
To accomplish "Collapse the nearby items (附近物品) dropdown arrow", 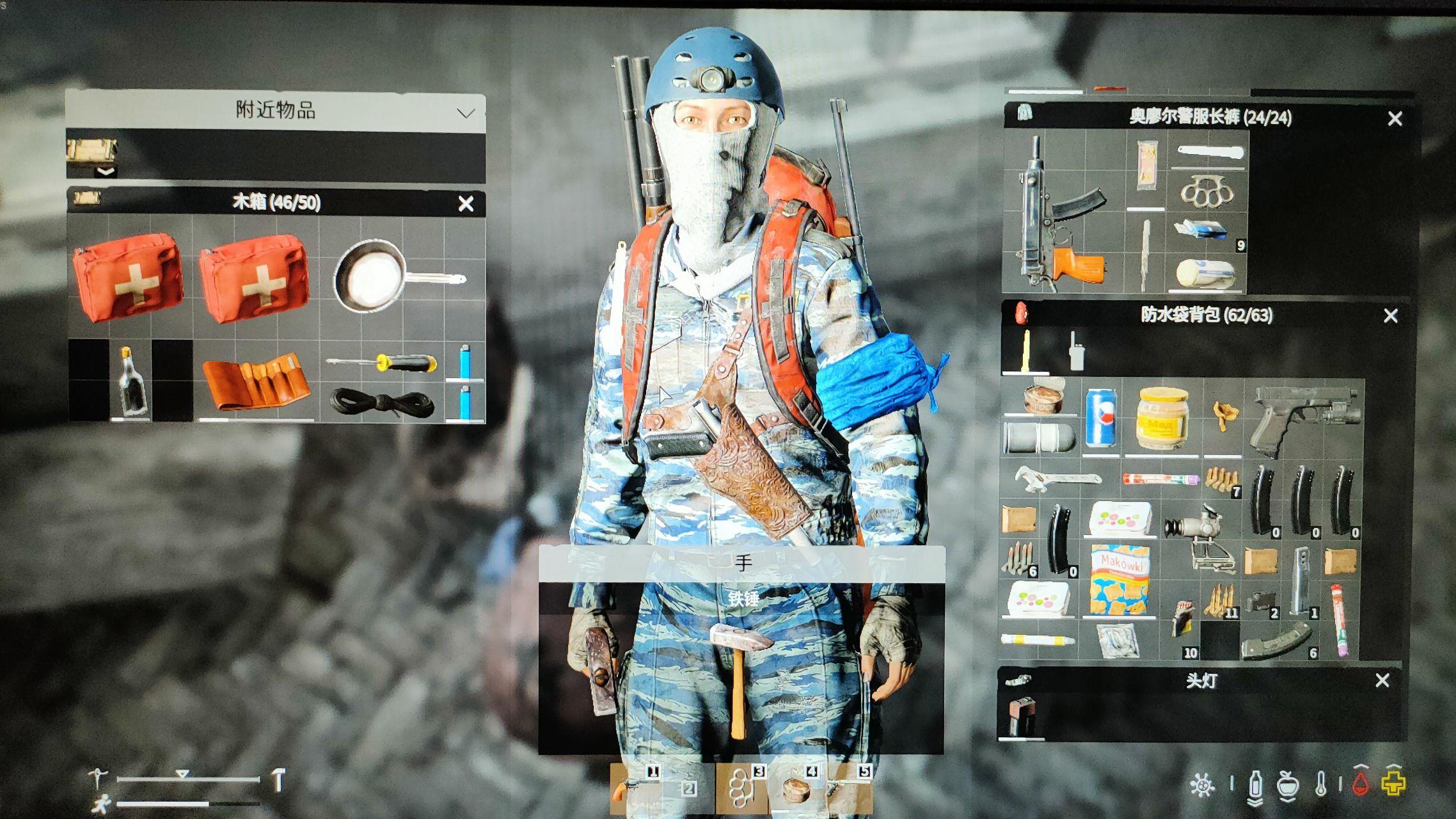I will (466, 113).
